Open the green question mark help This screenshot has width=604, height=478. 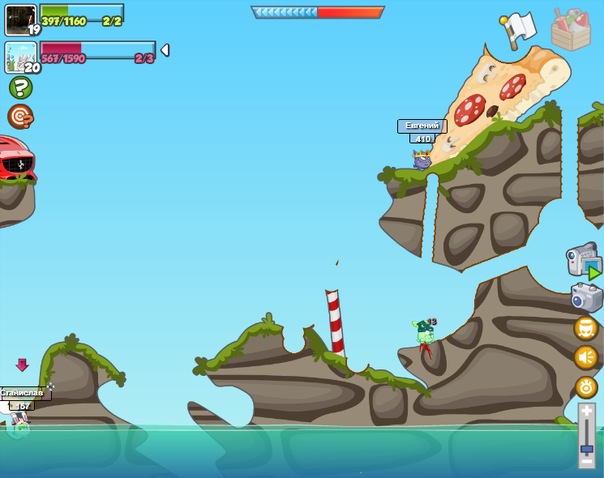20,88
